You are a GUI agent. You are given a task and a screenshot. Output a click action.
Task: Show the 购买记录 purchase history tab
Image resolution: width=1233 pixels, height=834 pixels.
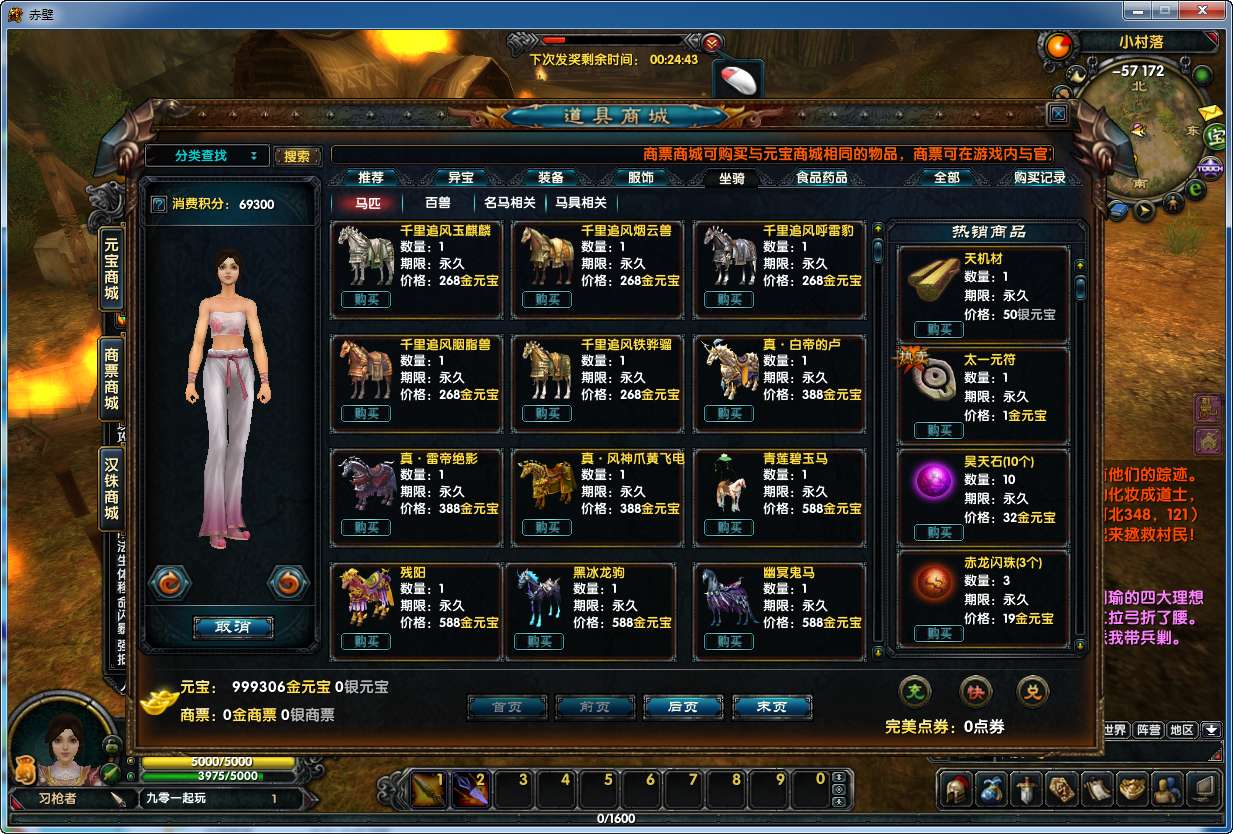(1039, 178)
